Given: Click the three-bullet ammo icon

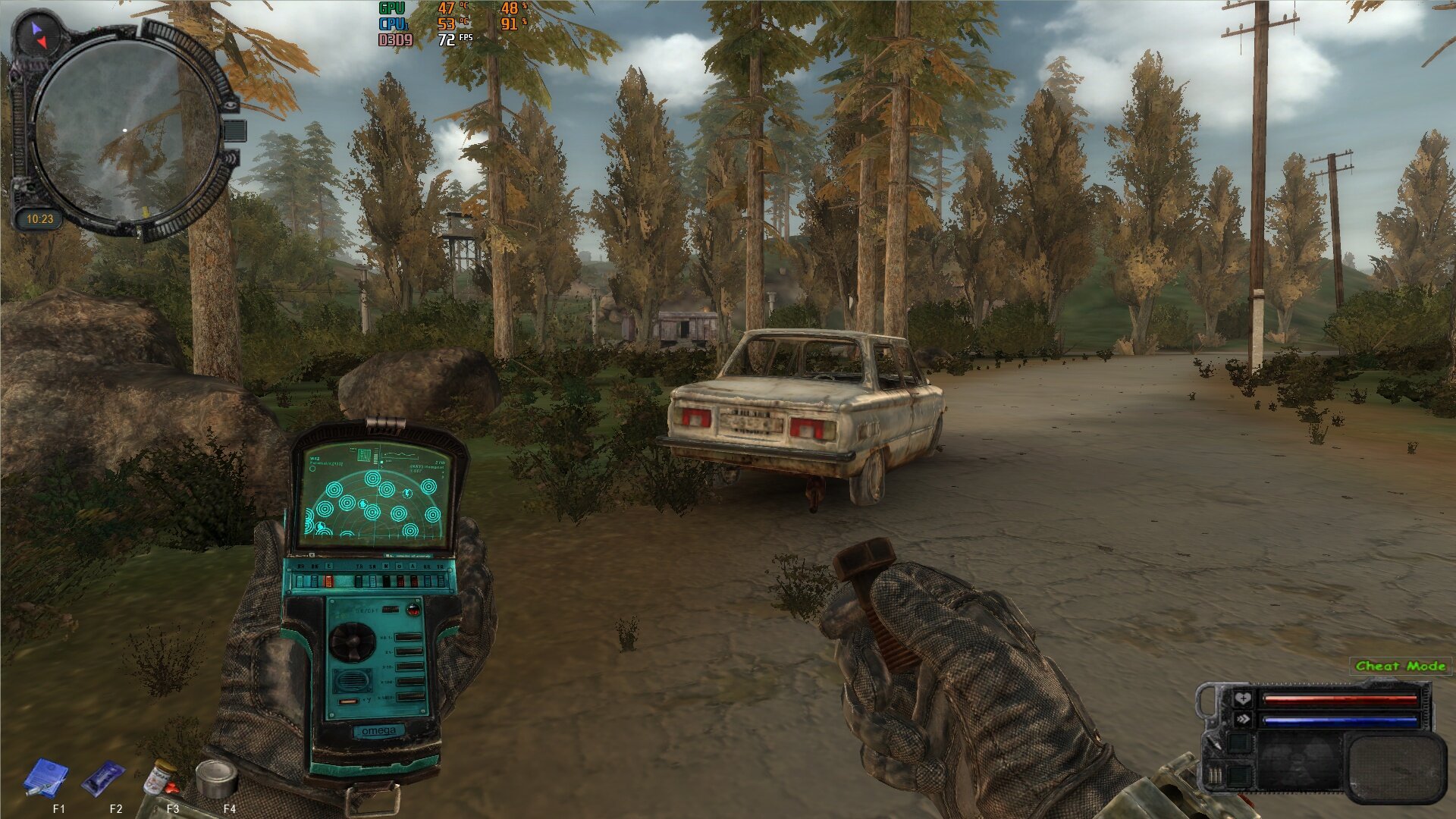Looking at the screenshot, I should (x=1214, y=775).
